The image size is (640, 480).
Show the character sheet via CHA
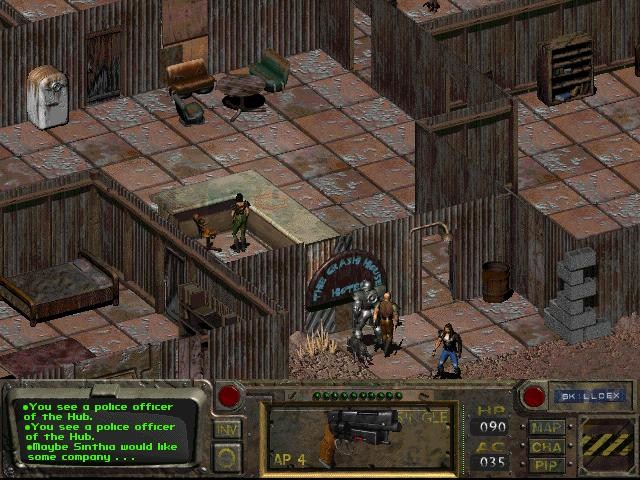pyautogui.click(x=547, y=446)
